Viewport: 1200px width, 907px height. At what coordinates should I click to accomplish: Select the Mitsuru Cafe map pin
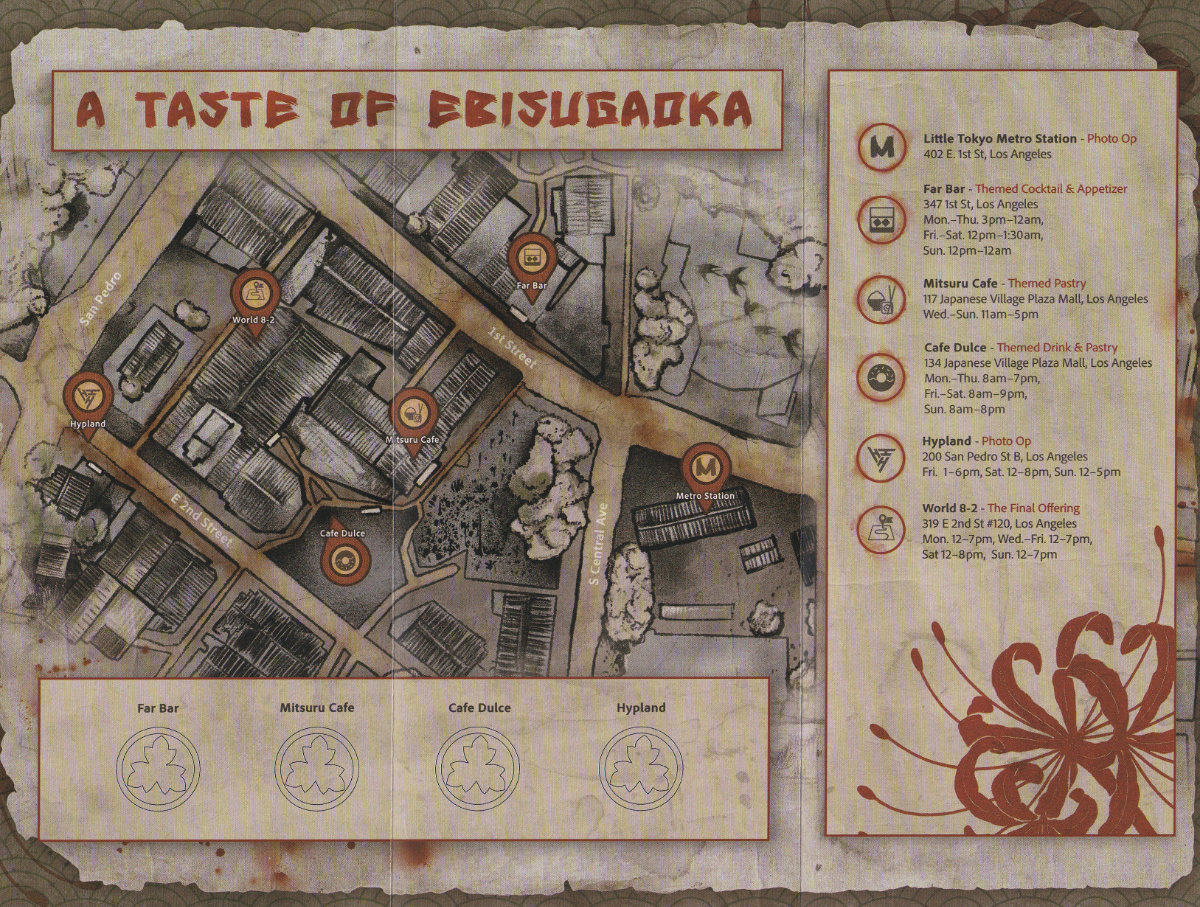coord(412,411)
